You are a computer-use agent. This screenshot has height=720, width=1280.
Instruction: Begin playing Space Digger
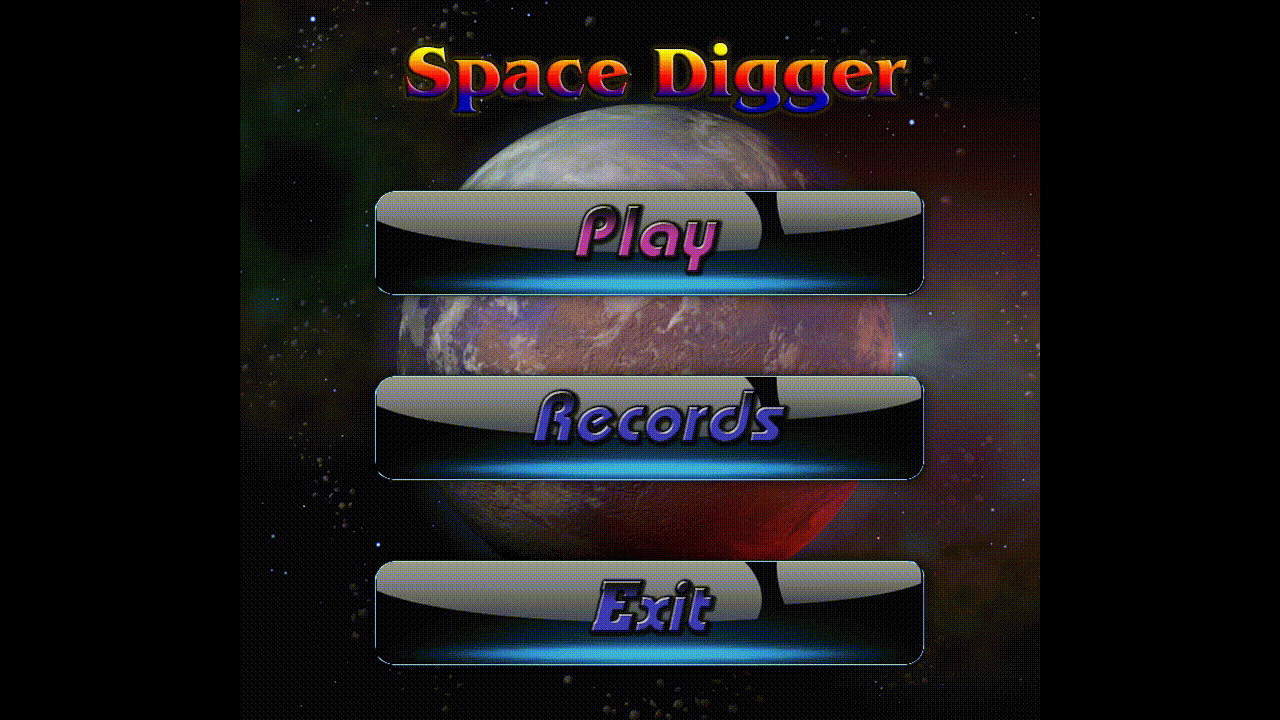coord(648,240)
